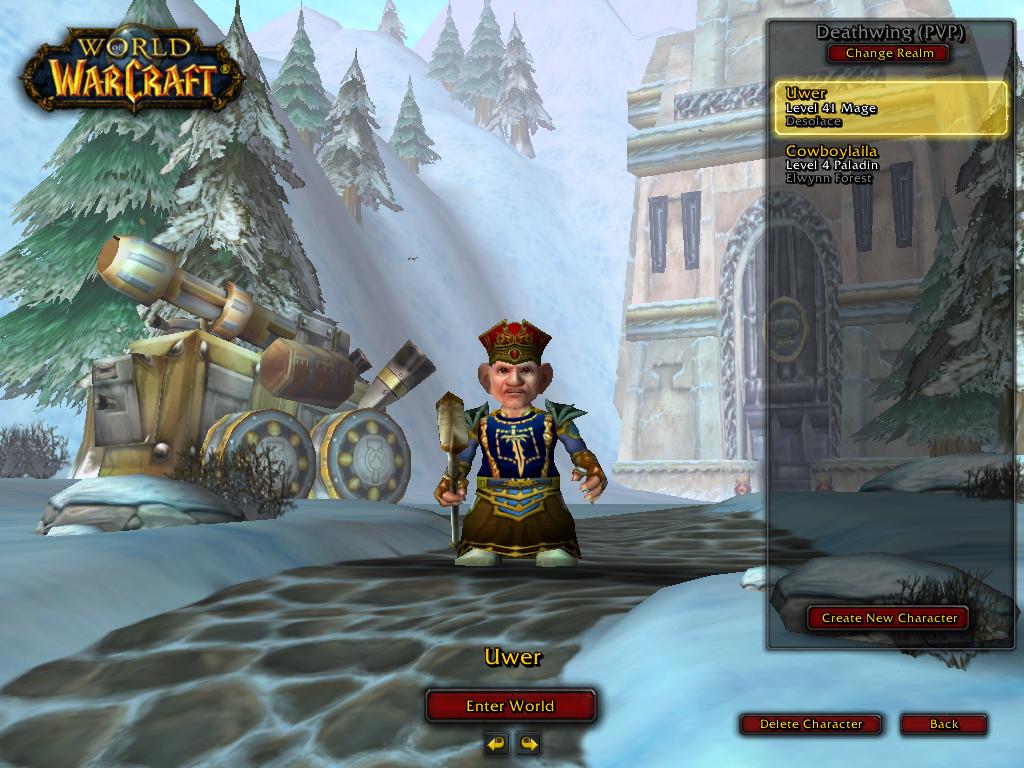Rotate character with the left arrow button
This screenshot has height=768, width=1024.
(497, 743)
